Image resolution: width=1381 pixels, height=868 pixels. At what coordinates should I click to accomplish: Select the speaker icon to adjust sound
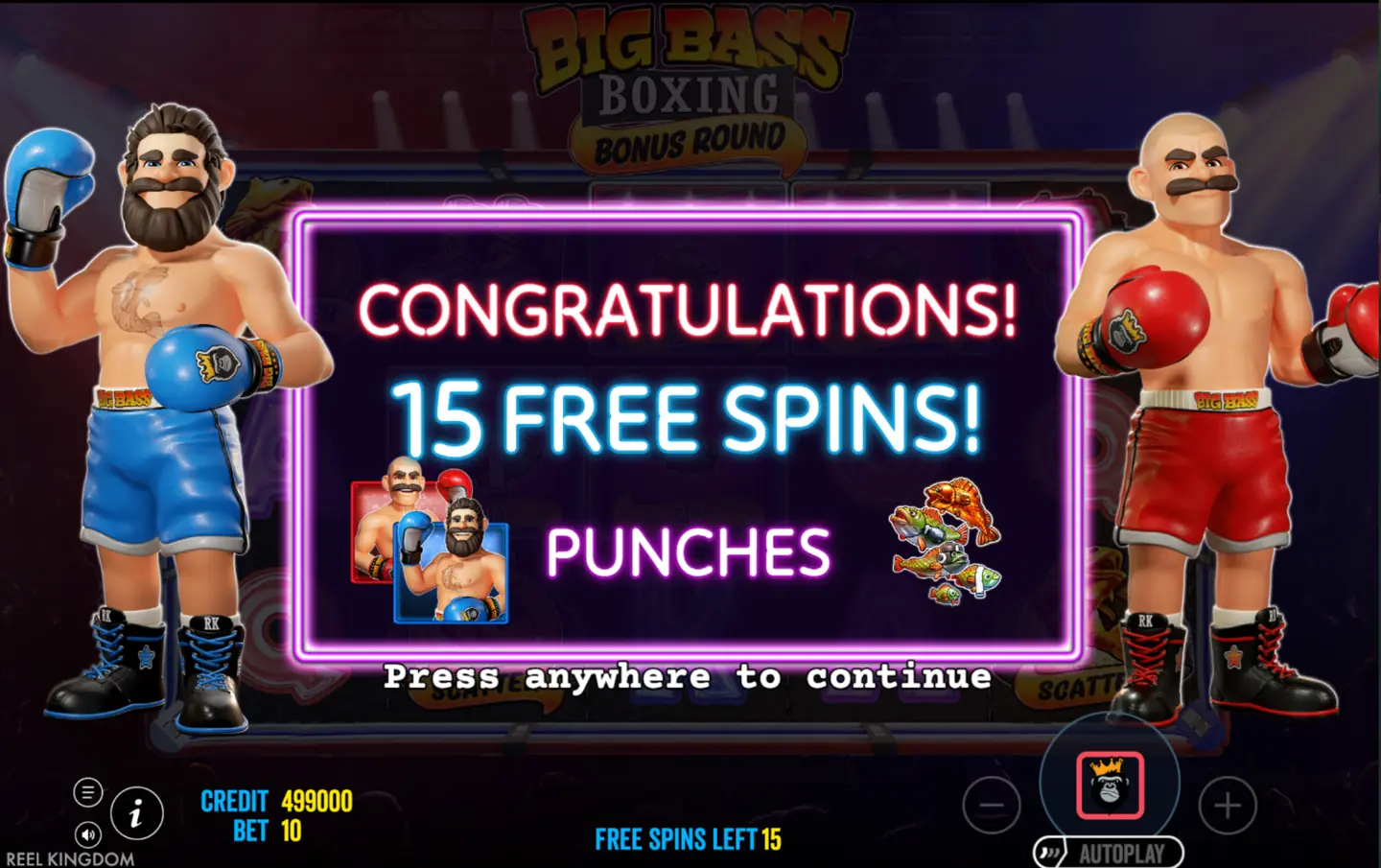pyautogui.click(x=88, y=833)
